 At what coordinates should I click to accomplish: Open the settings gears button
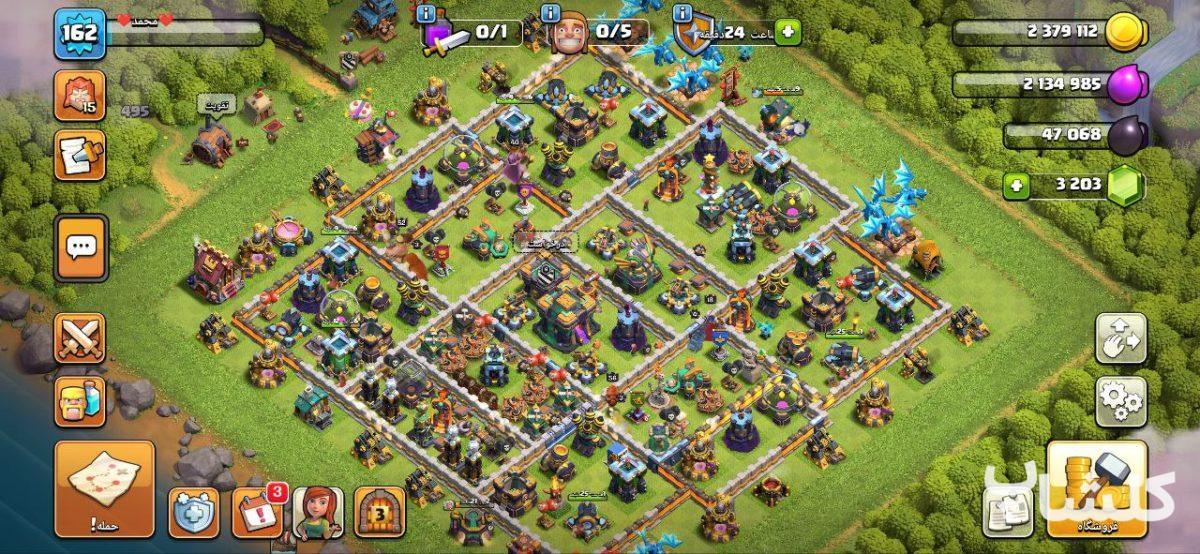click(1121, 401)
